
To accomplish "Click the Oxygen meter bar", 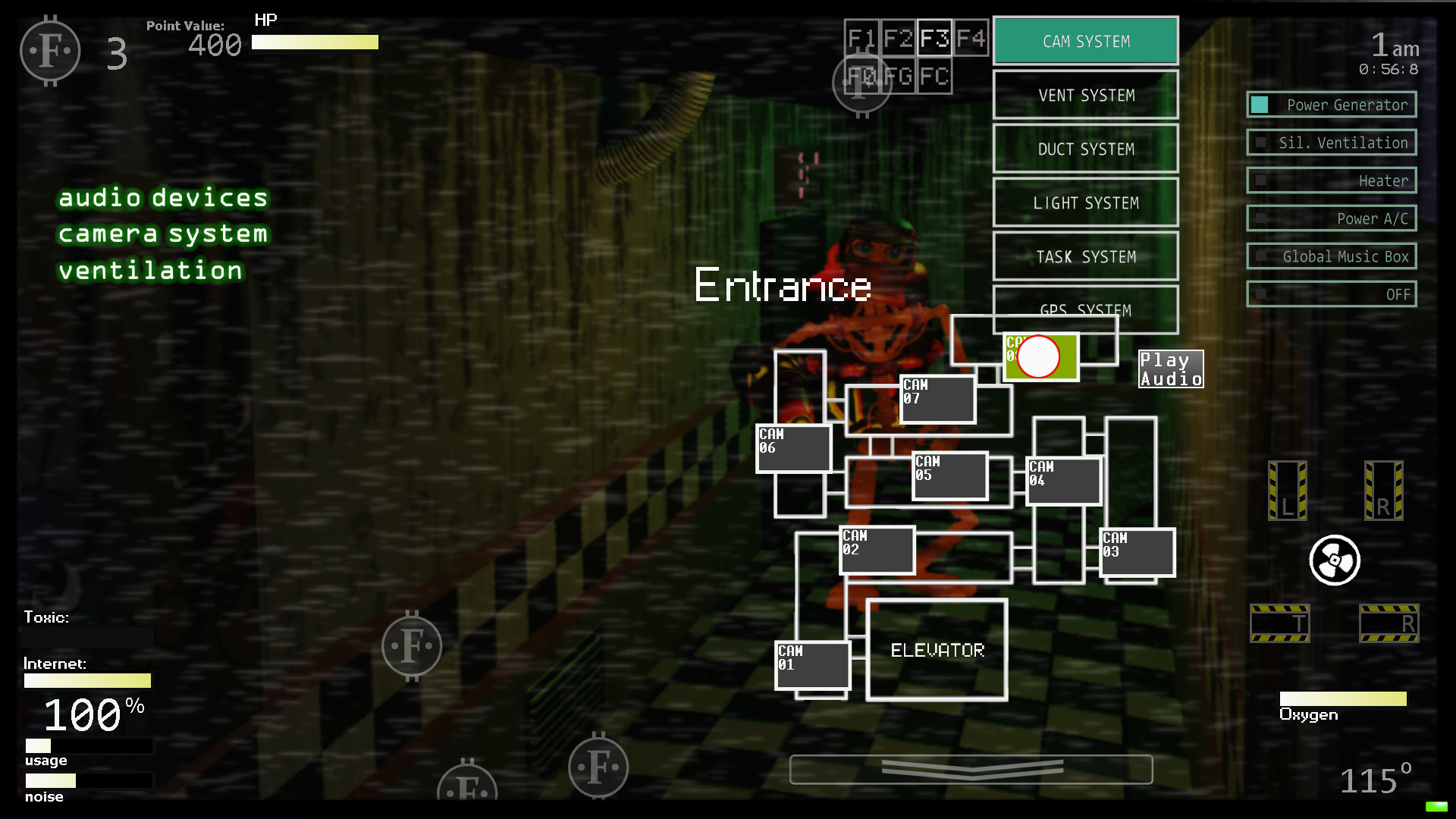I will pyautogui.click(x=1343, y=699).
